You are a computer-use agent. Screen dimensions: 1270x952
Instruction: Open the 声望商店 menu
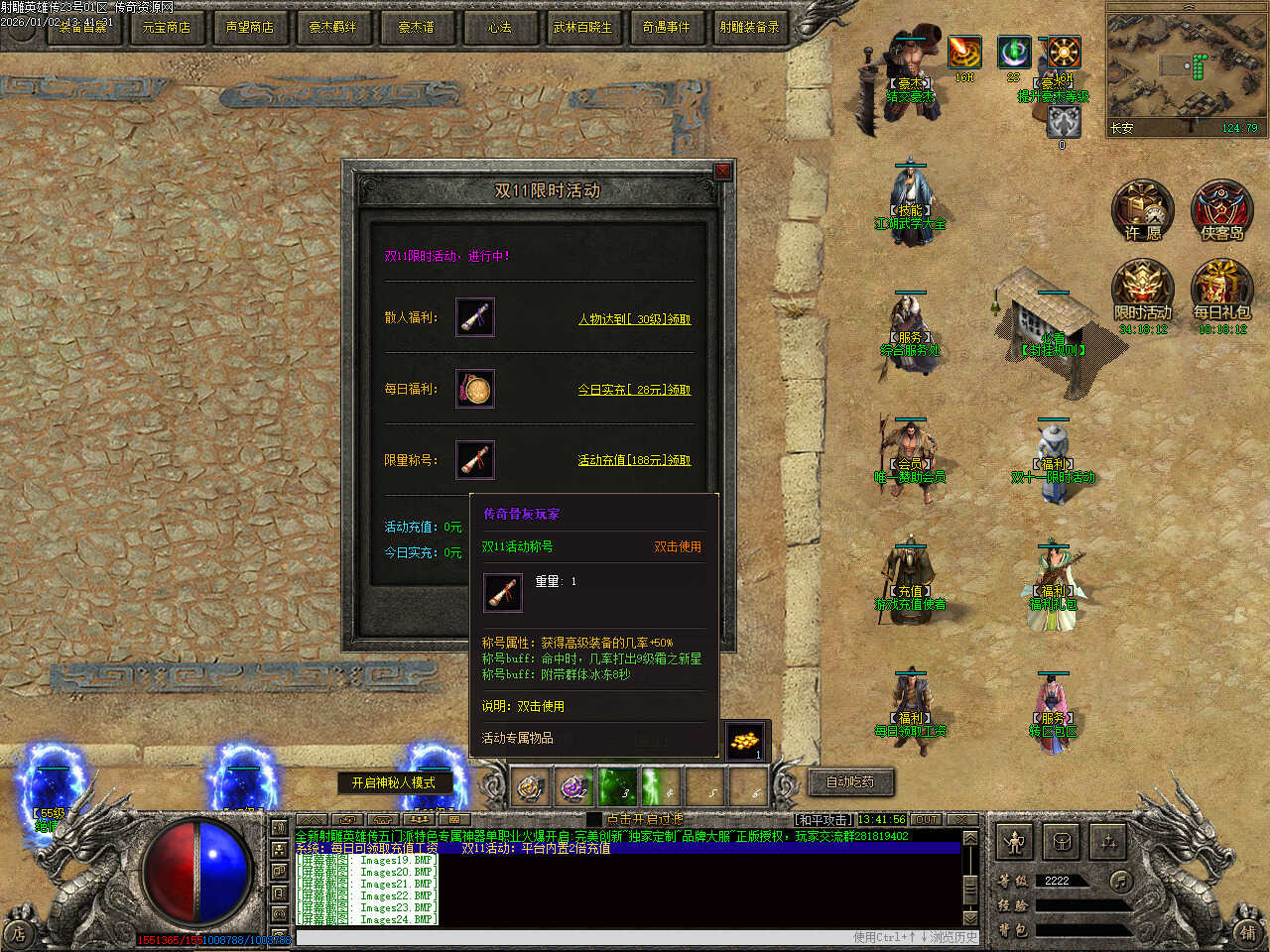click(x=250, y=27)
